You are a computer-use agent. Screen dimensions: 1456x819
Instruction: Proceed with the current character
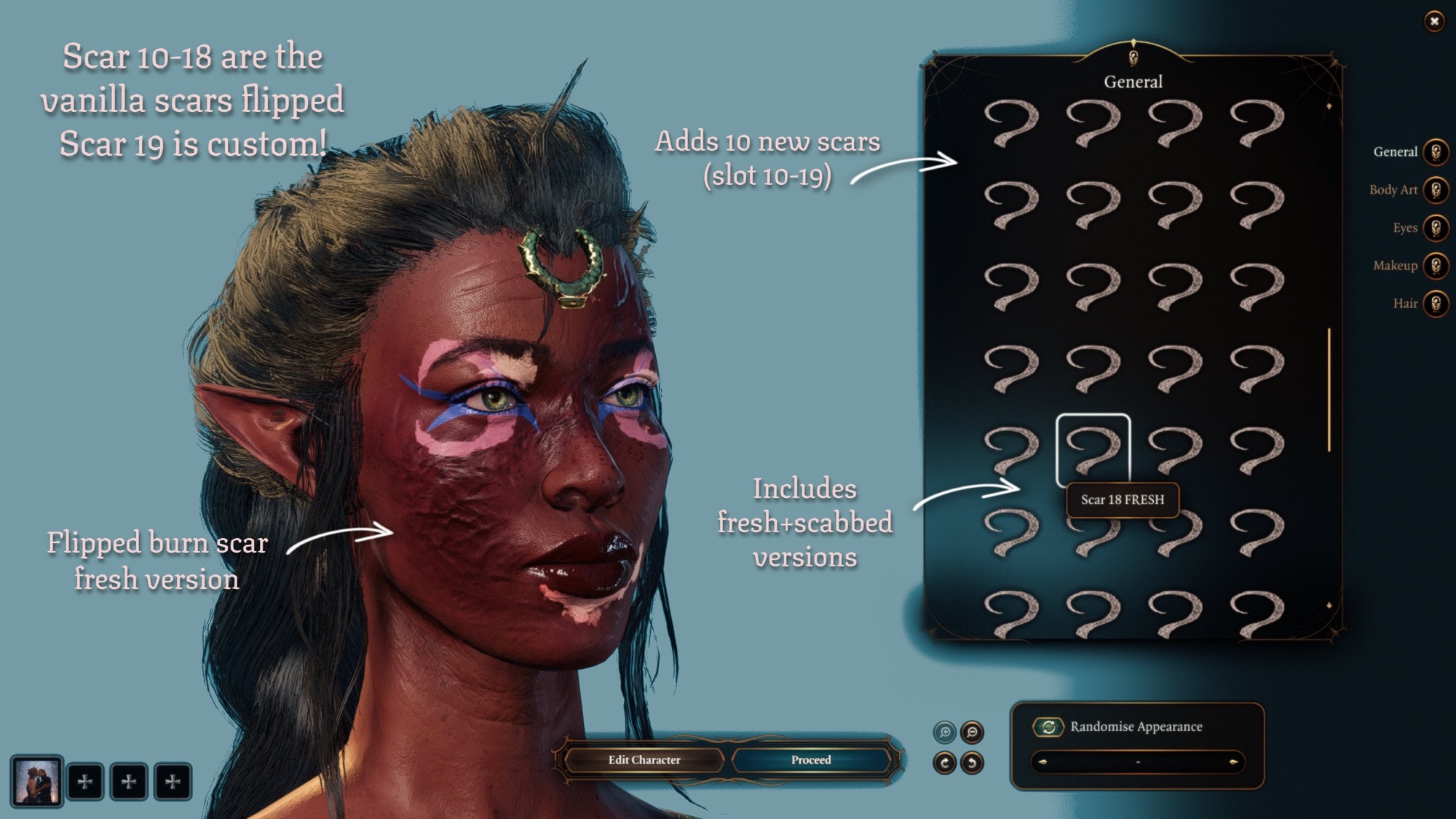[x=811, y=760]
